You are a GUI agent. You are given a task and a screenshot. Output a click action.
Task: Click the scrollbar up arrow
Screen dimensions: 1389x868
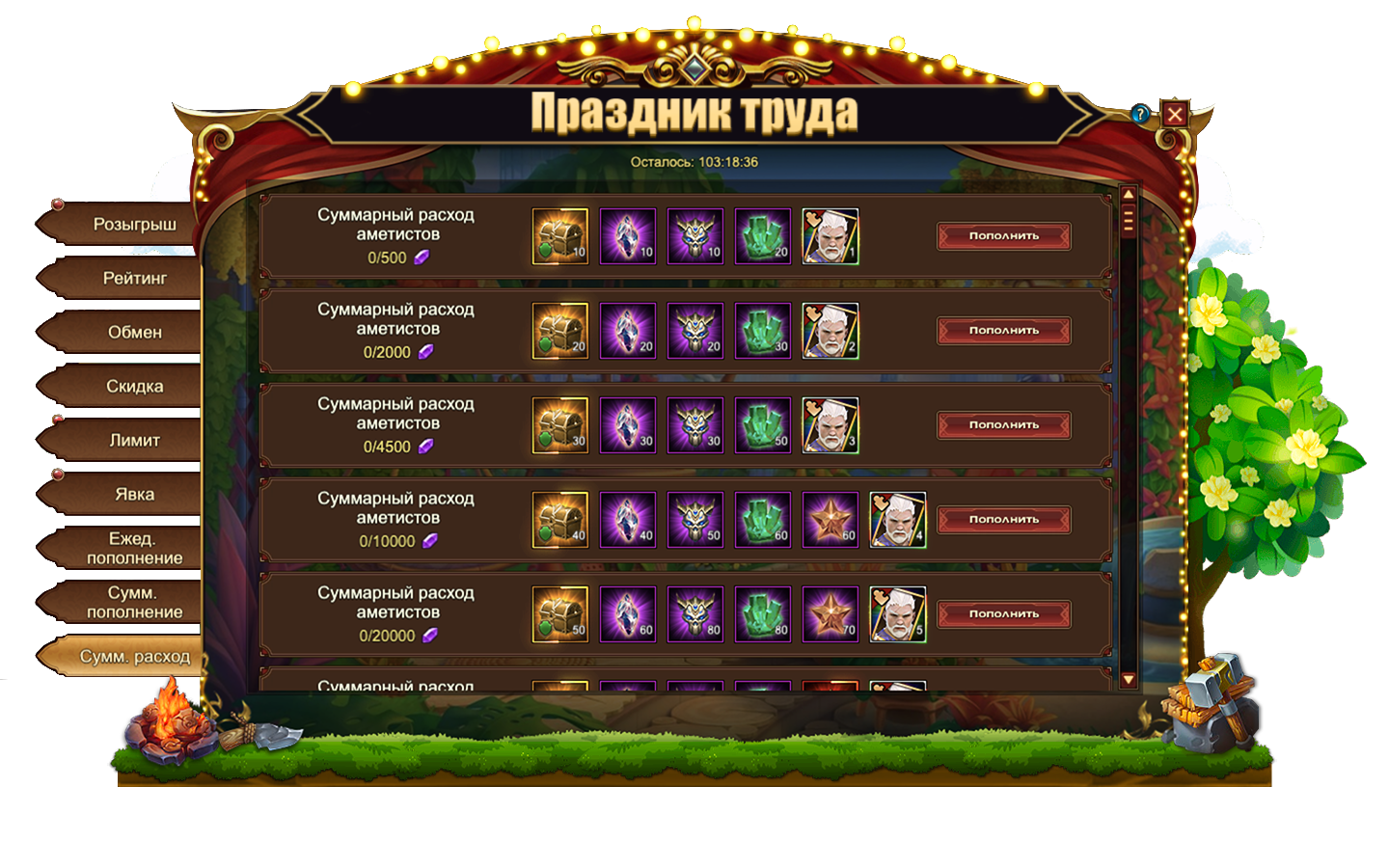pyautogui.click(x=1128, y=195)
